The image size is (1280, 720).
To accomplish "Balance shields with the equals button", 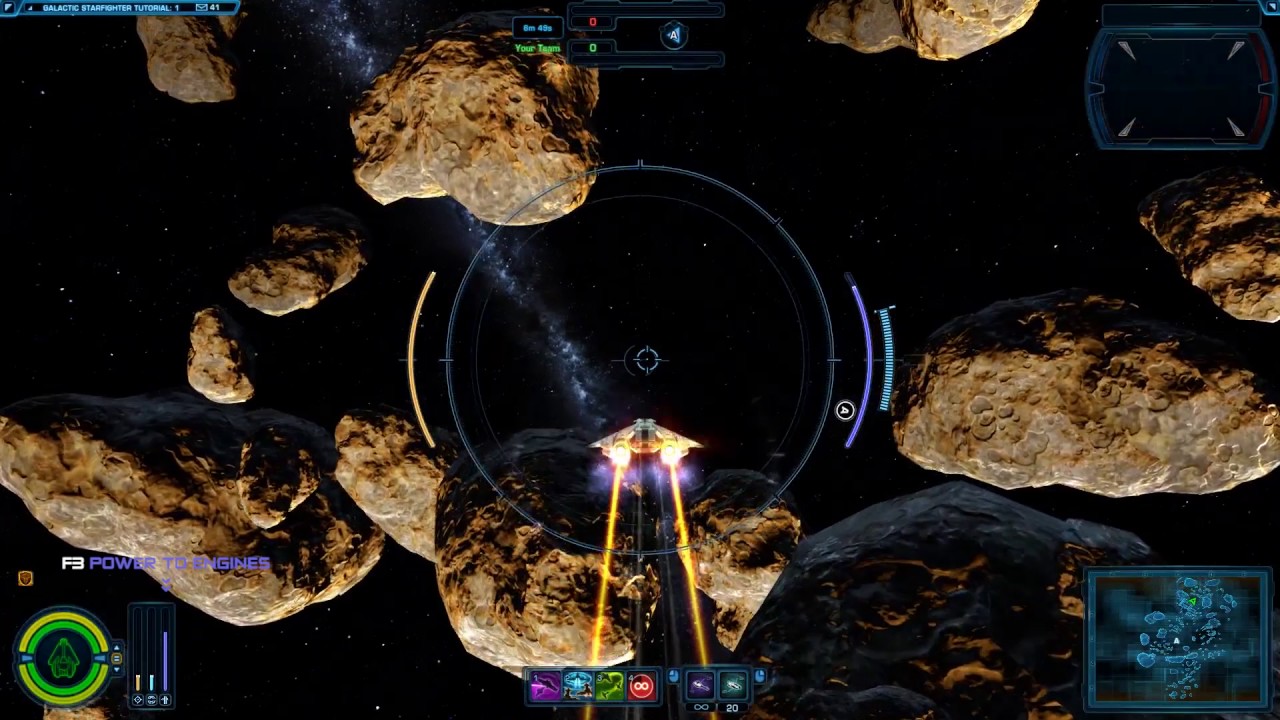I will click(117, 658).
